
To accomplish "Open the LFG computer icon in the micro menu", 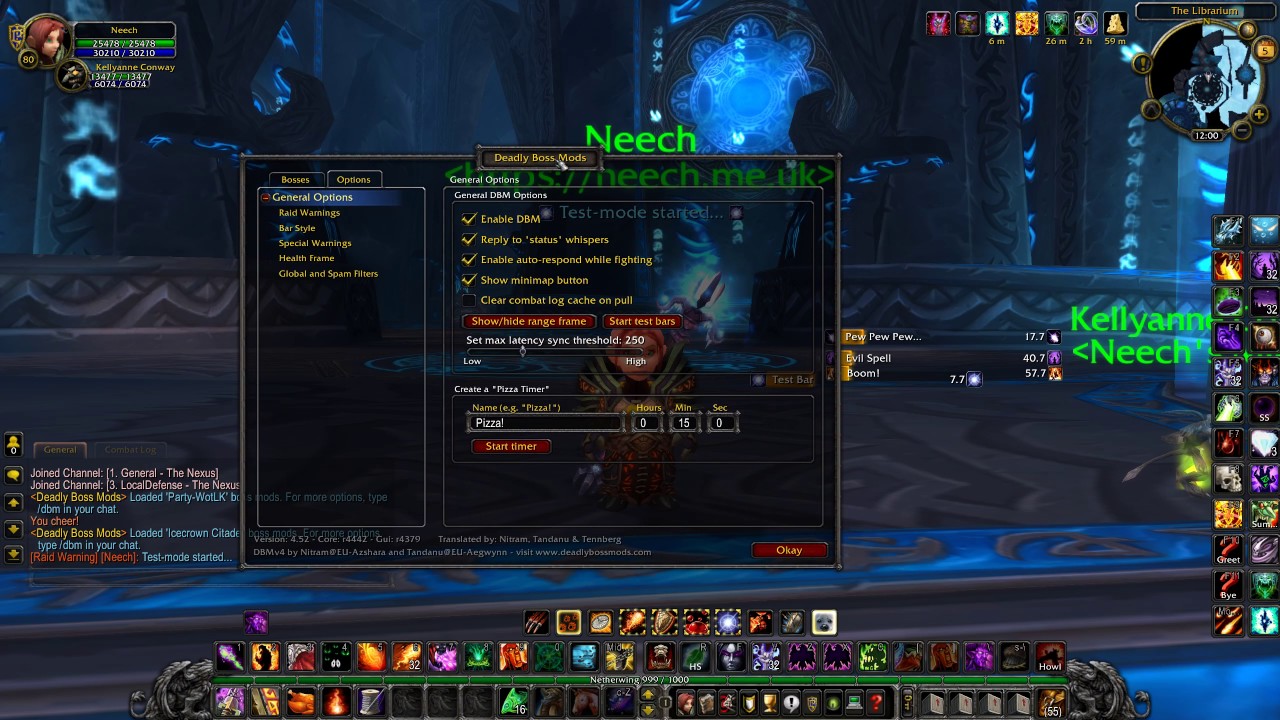I will click(x=852, y=703).
